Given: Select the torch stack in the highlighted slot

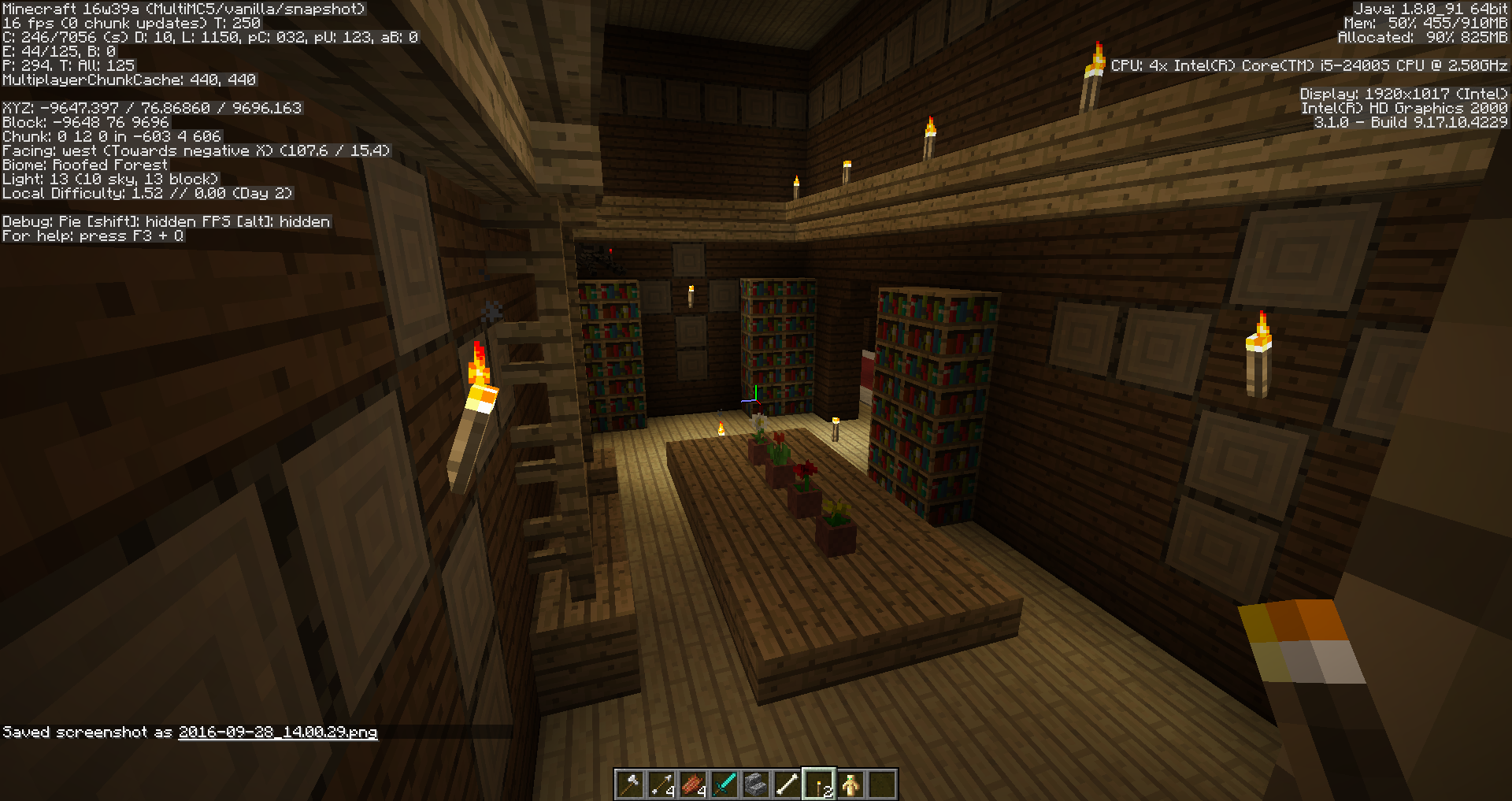Looking at the screenshot, I should (820, 784).
